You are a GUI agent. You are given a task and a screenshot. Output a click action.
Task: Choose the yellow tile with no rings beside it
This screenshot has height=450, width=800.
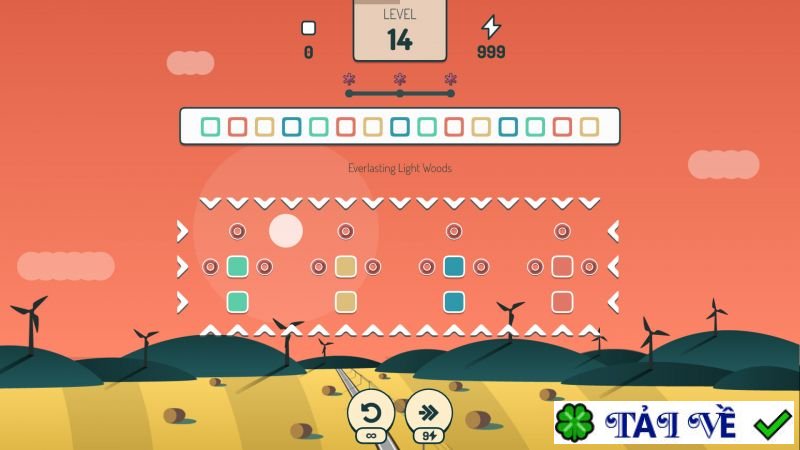pos(346,301)
